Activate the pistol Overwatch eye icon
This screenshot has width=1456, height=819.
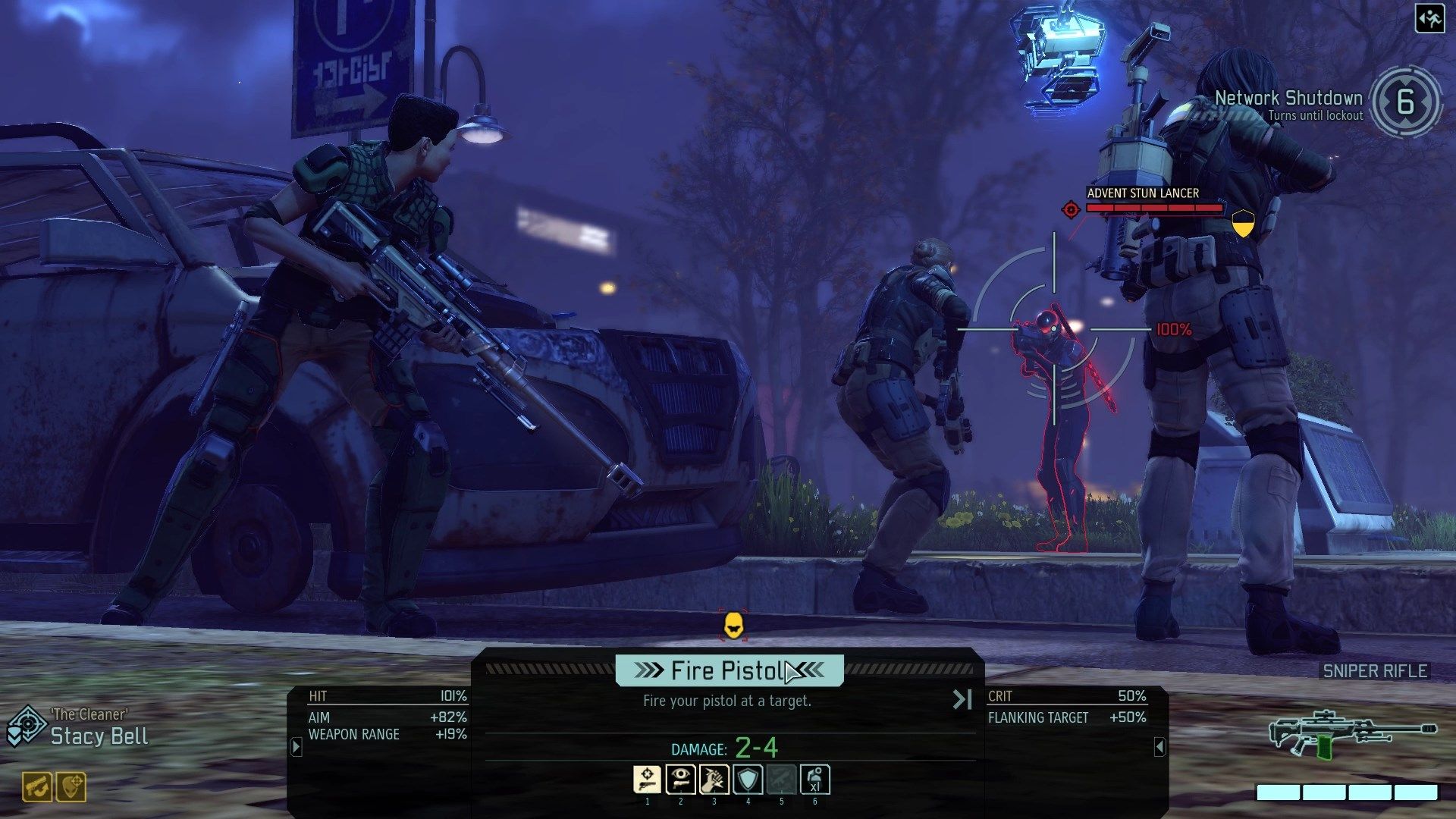[680, 780]
